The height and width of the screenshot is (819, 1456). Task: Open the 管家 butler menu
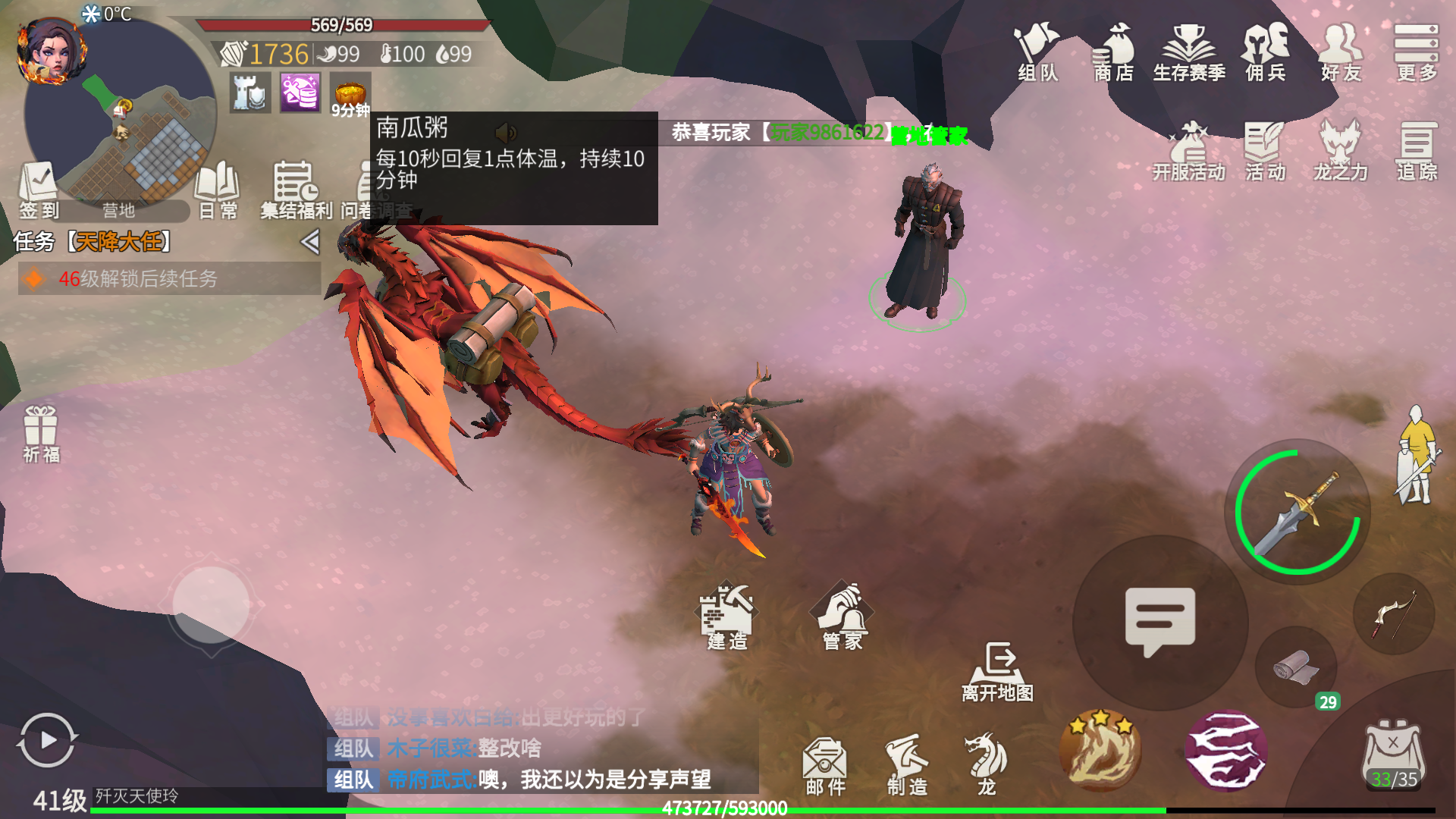[x=843, y=617]
